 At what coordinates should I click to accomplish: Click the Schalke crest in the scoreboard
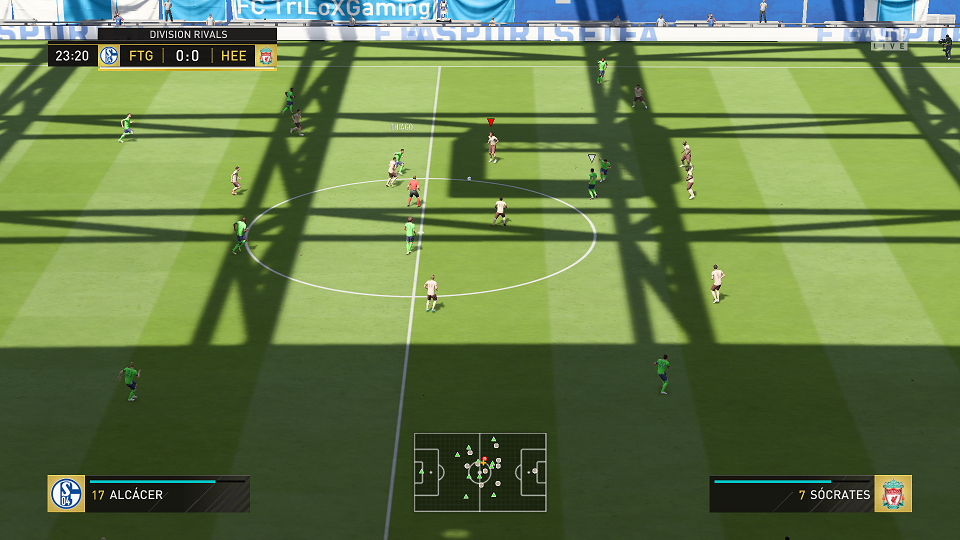click(110, 56)
